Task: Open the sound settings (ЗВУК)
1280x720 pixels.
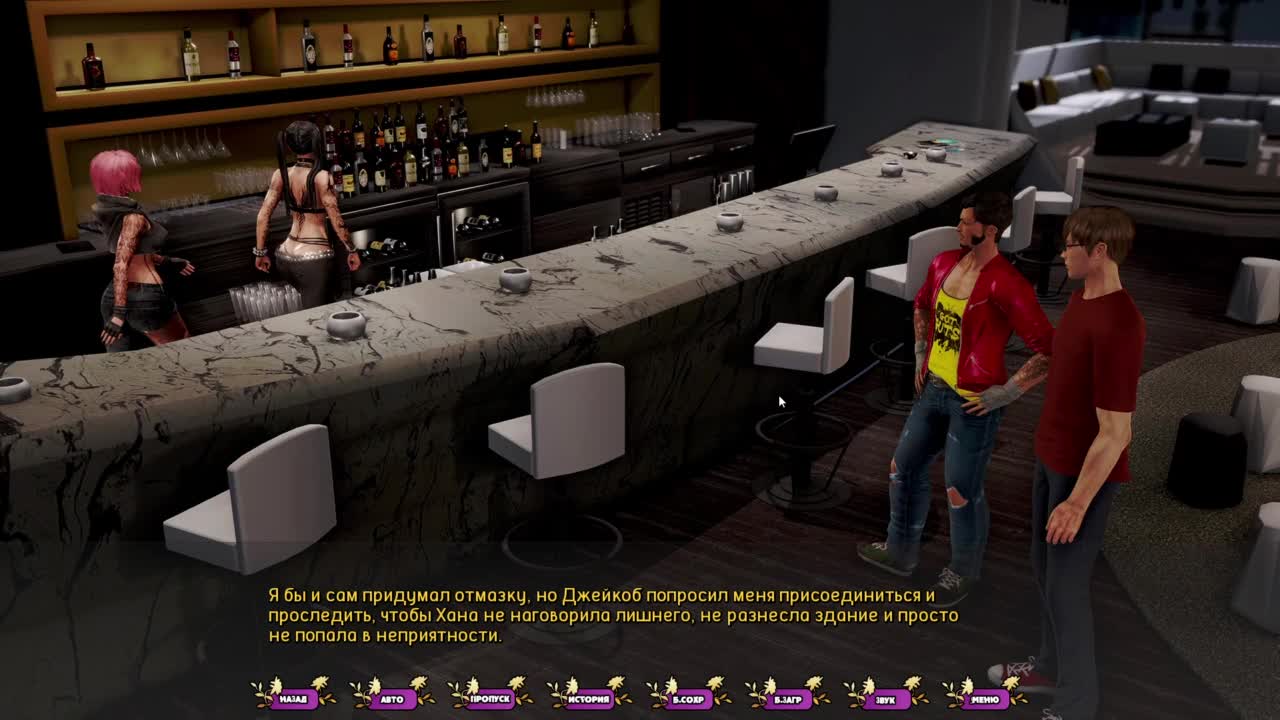Action: (x=886, y=699)
